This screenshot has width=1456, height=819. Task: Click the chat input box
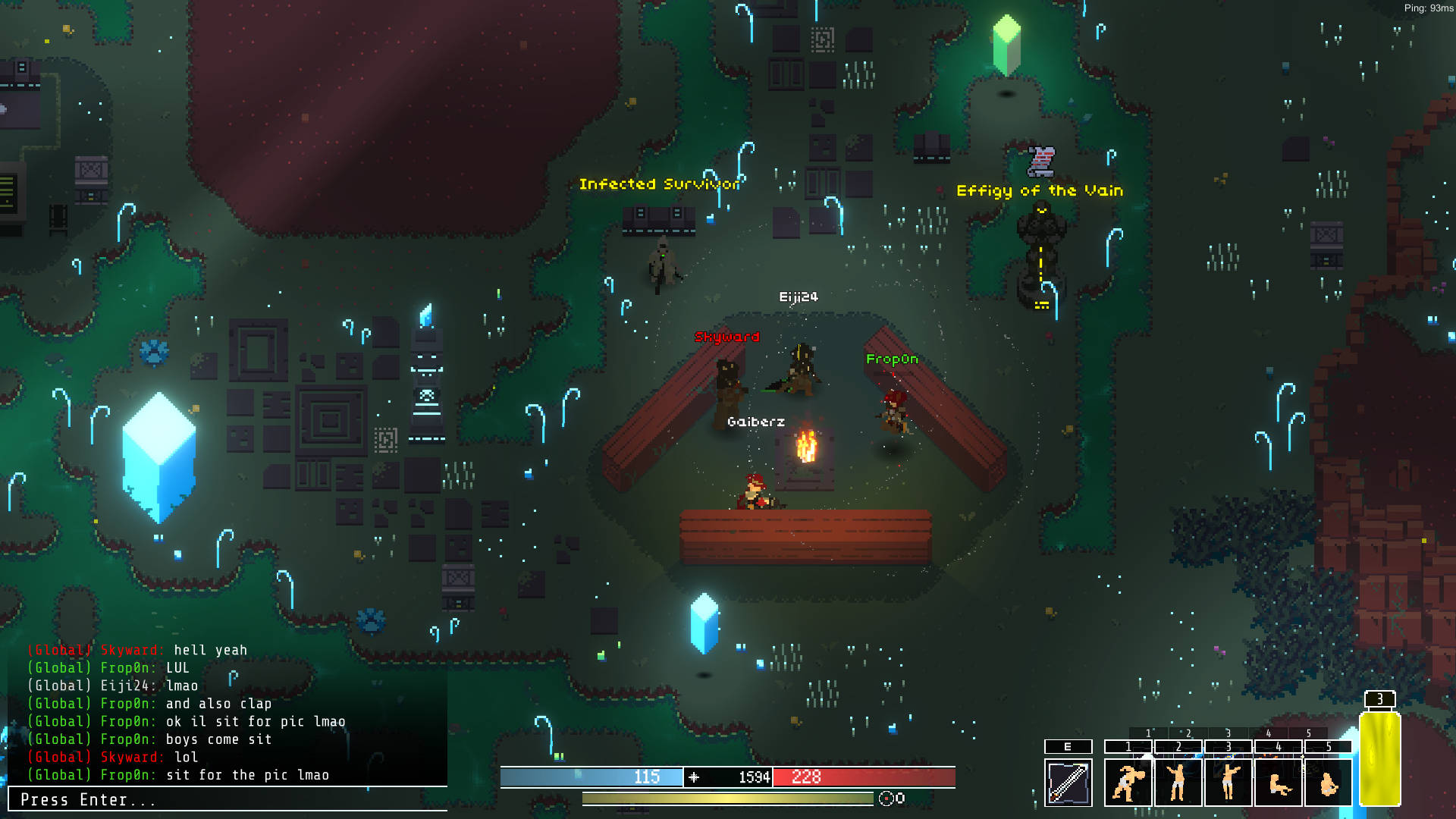coord(227,799)
